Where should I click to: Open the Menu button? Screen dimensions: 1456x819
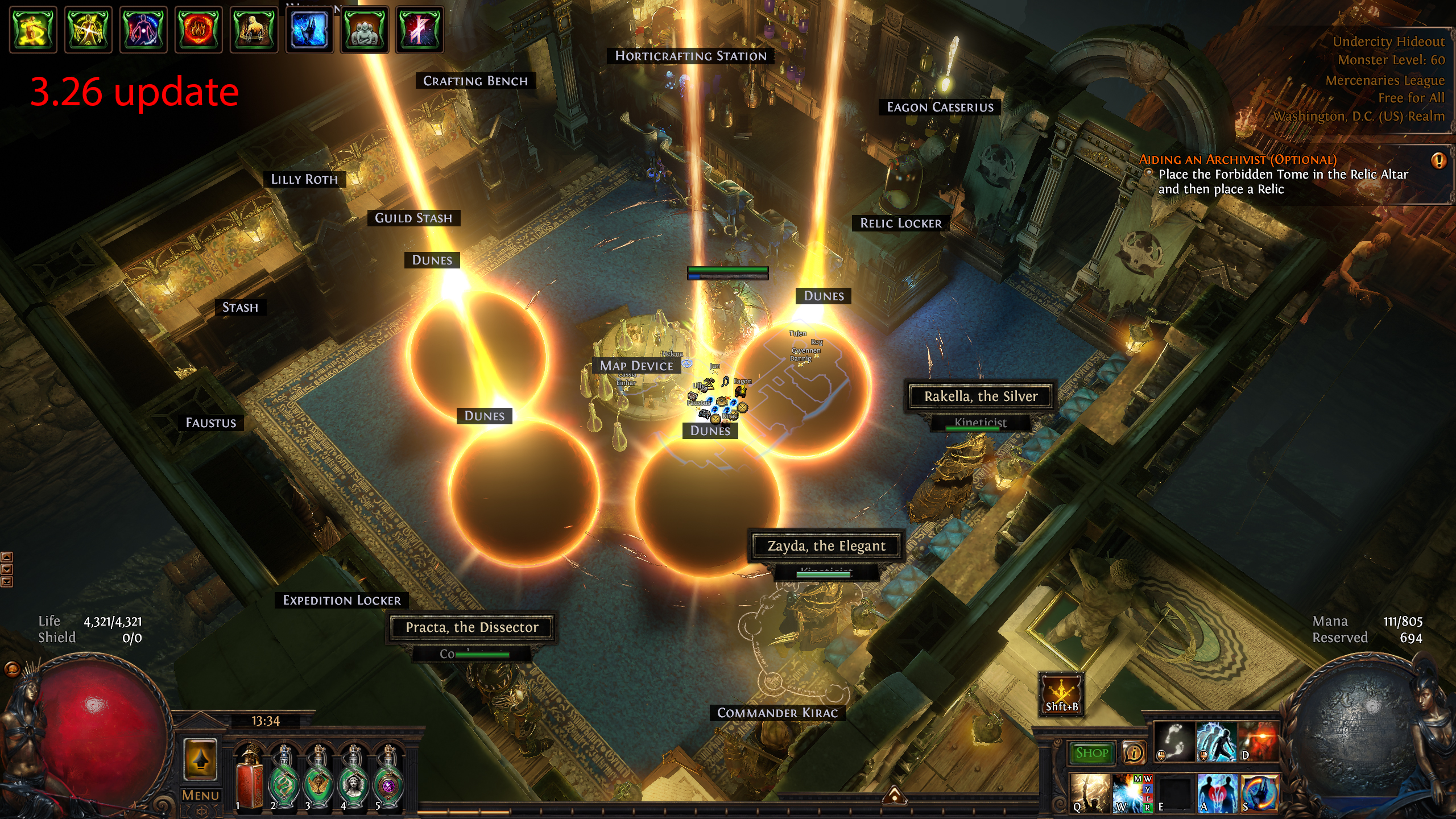click(200, 796)
